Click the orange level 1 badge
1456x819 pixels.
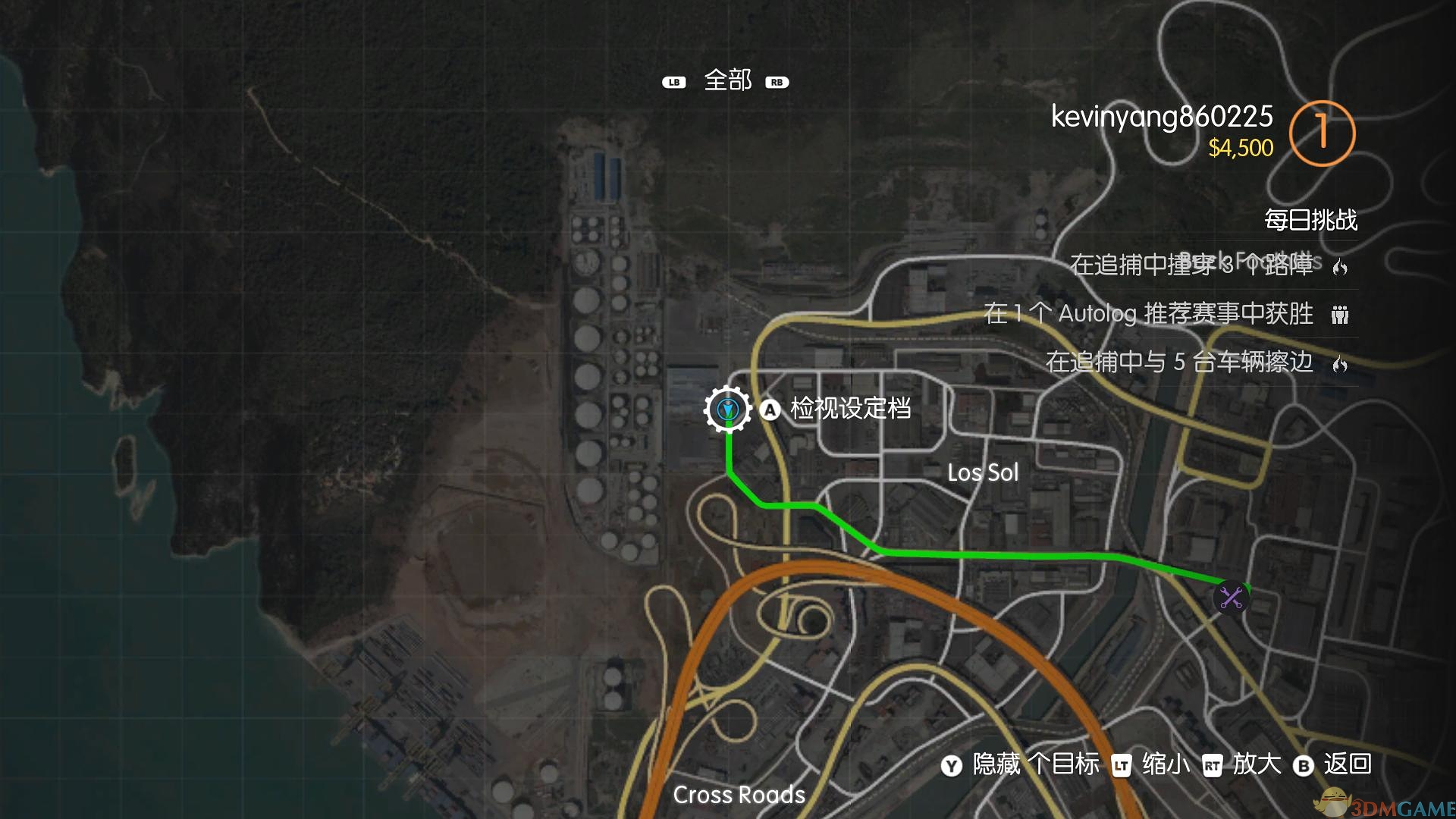click(1323, 133)
